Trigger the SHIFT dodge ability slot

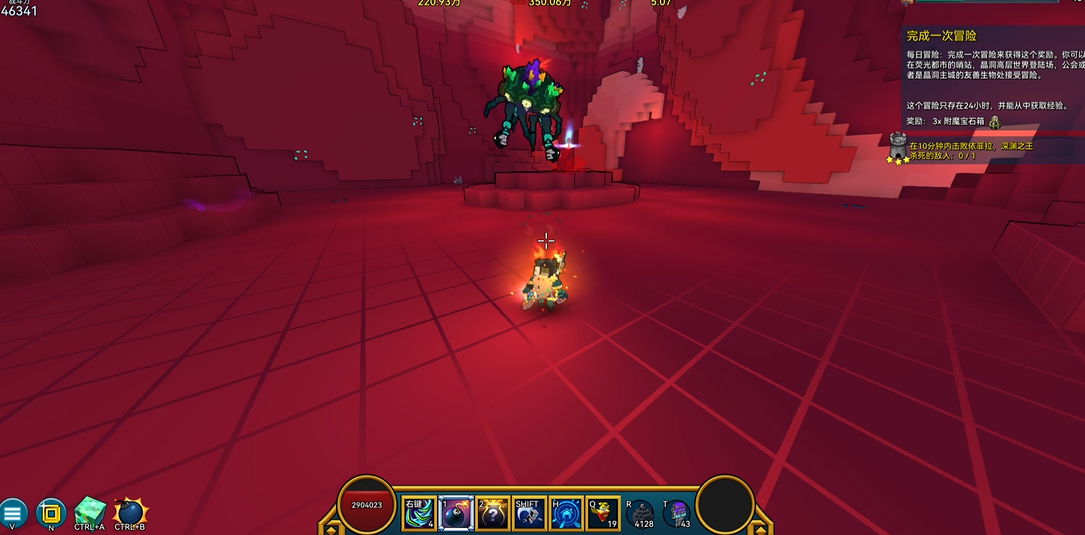click(529, 513)
